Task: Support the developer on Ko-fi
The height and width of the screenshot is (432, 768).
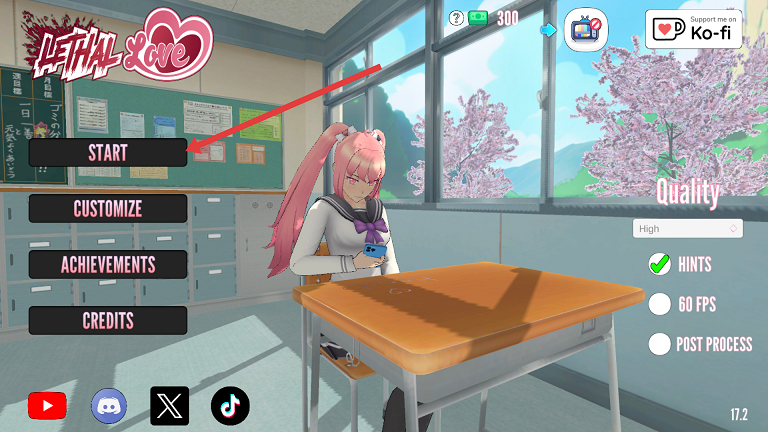Action: point(693,29)
